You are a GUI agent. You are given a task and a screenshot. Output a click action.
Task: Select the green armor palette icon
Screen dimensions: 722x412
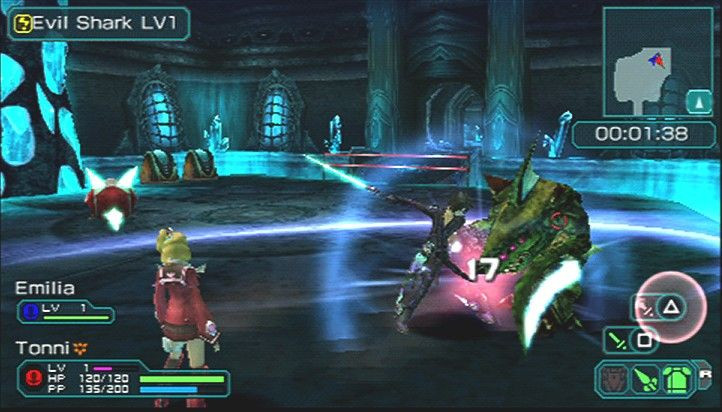[x=677, y=380]
